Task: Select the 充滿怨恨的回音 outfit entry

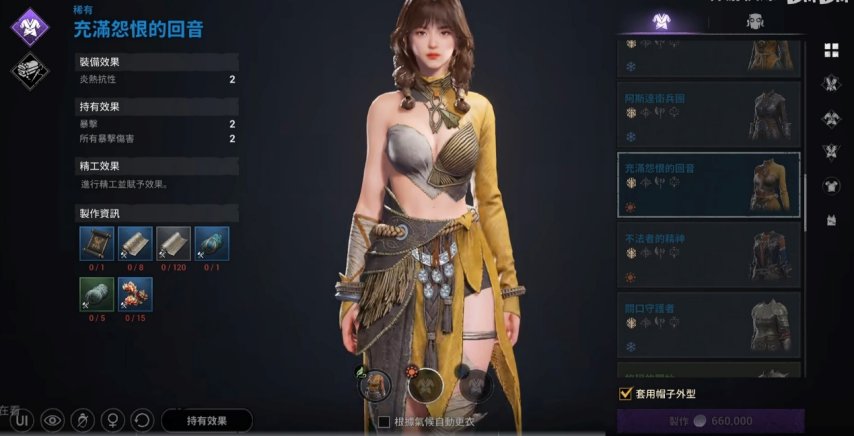Action: (708, 184)
